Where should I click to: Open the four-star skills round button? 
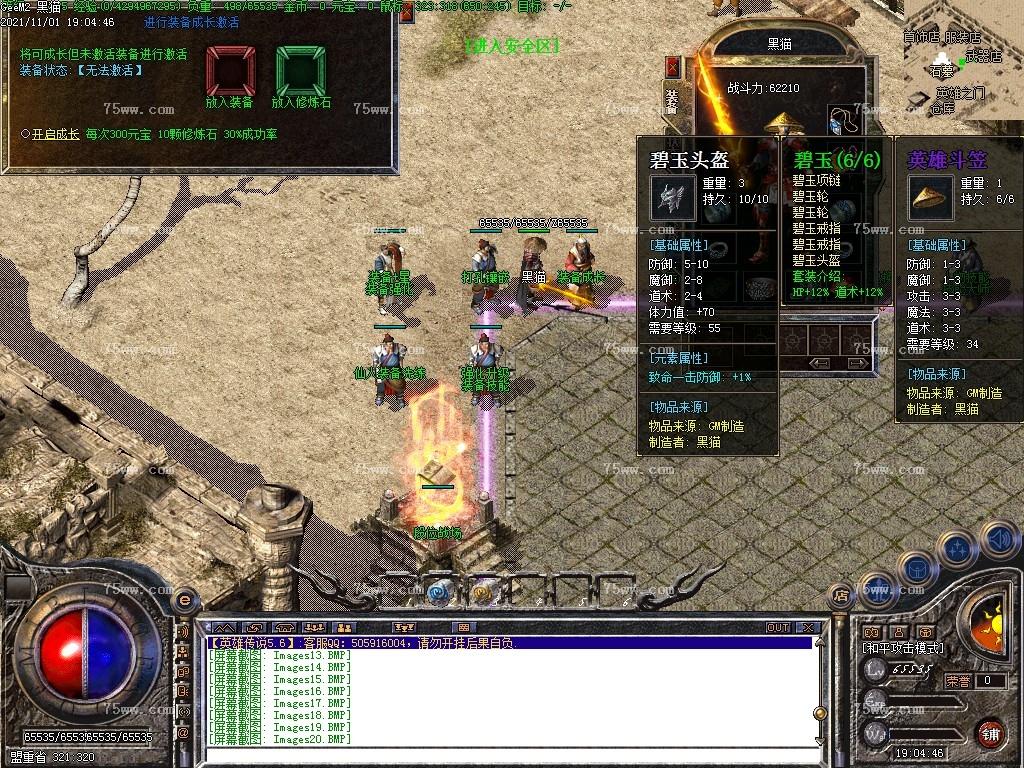pyautogui.click(x=957, y=550)
